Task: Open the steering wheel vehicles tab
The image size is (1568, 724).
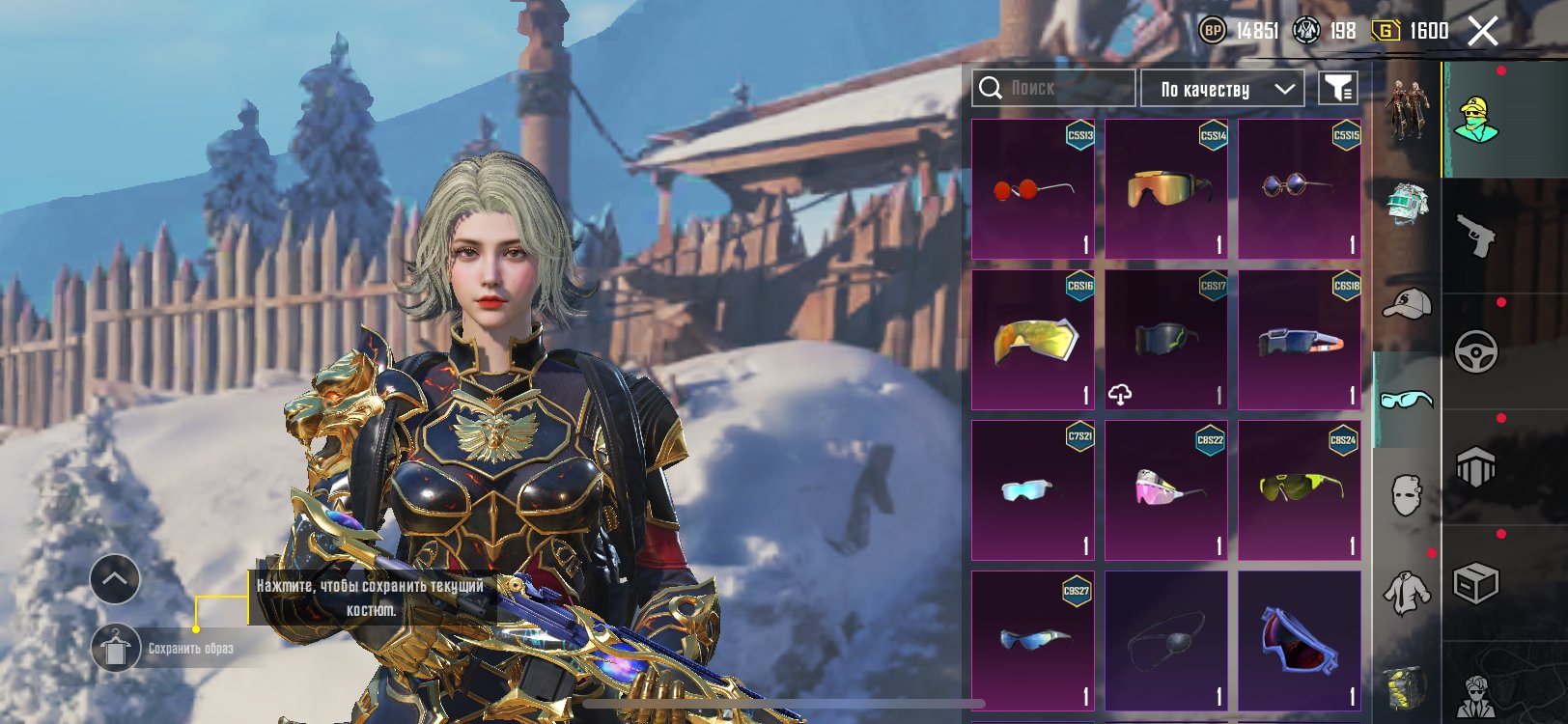Action: (x=1476, y=352)
